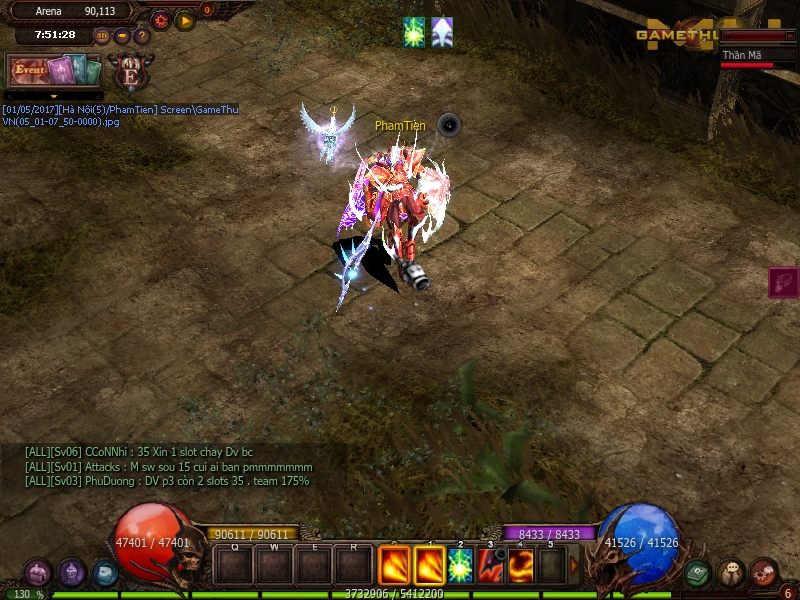Click the magenta side panel button

(783, 283)
